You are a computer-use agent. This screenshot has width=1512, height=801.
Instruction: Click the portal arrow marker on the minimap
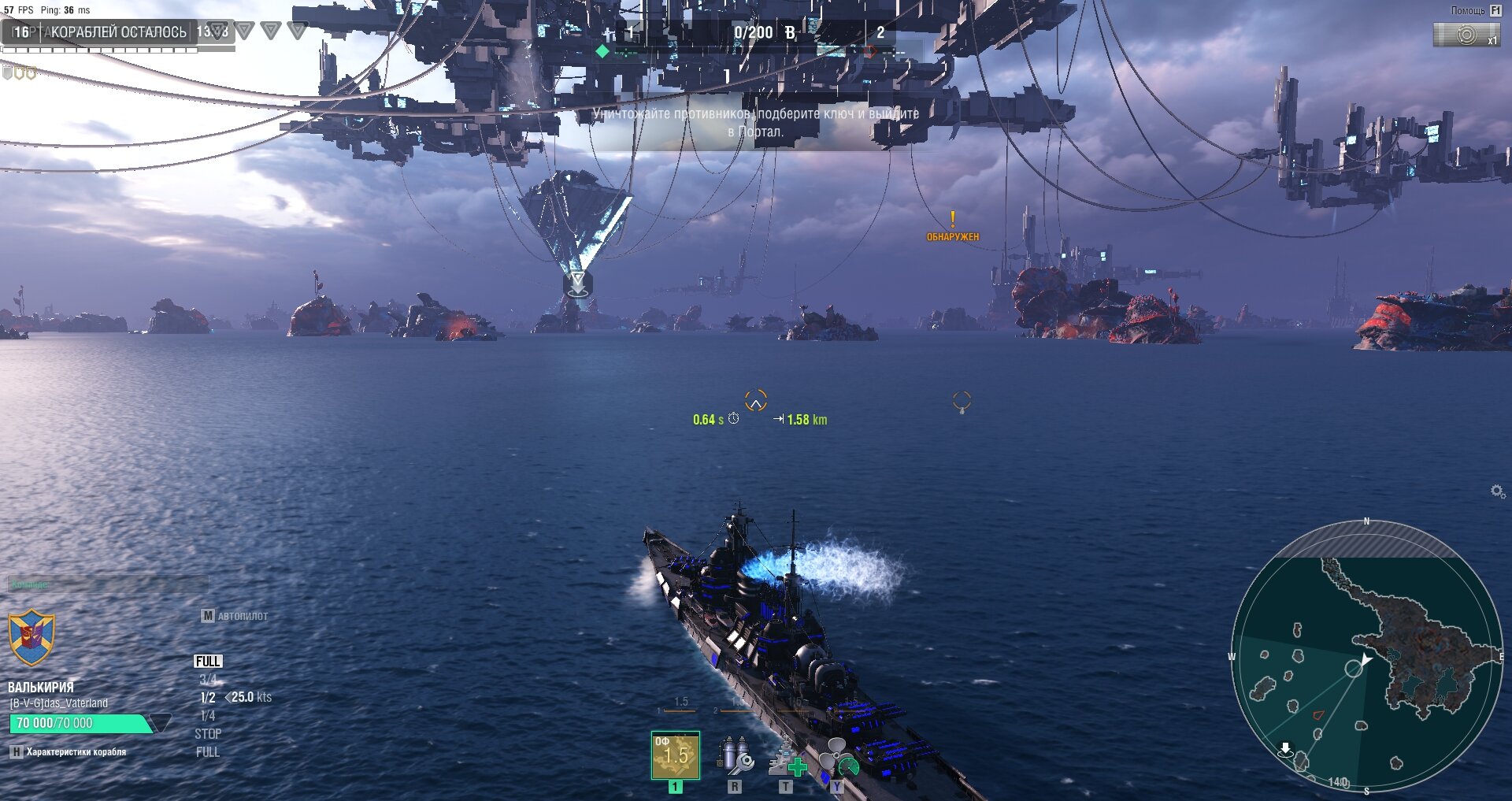pos(1285,748)
